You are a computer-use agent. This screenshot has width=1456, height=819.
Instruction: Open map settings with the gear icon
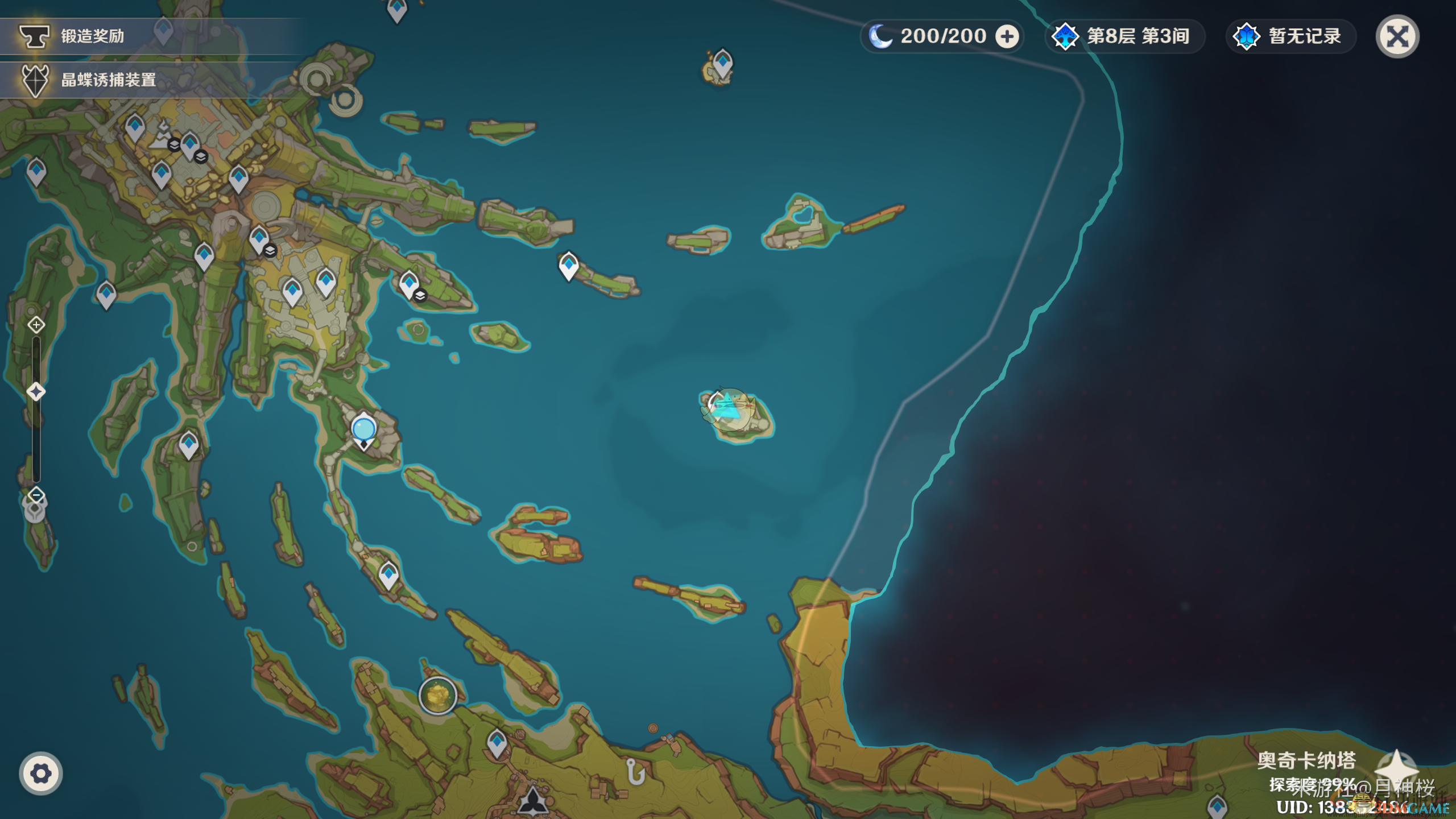40,773
